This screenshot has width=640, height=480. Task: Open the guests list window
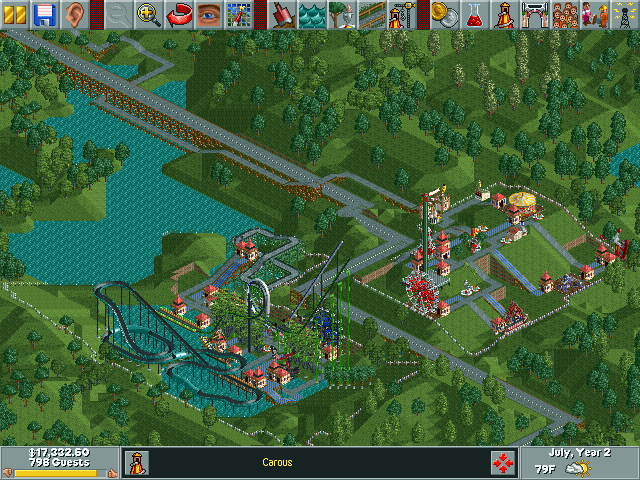coord(565,14)
